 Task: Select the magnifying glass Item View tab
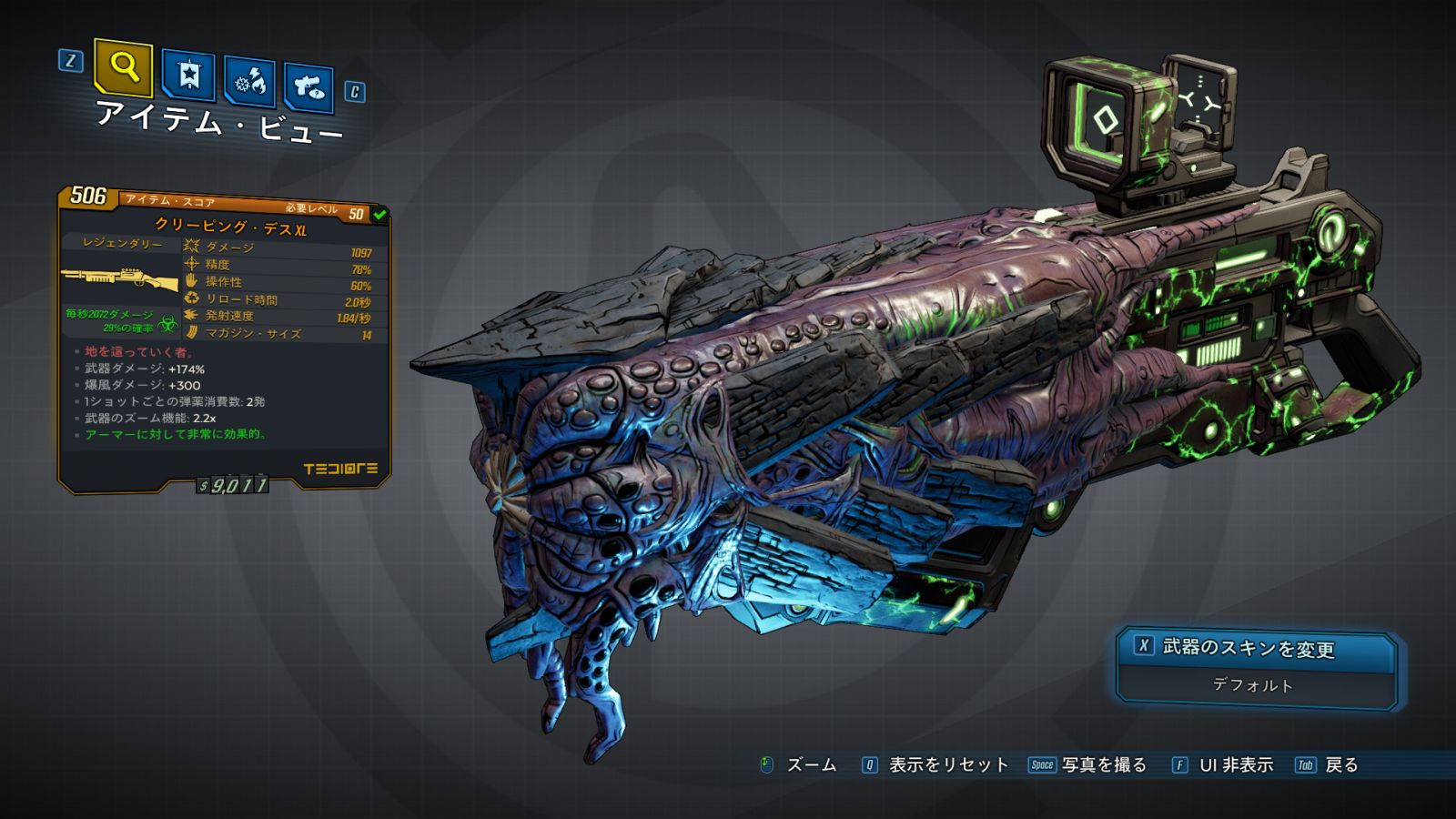coord(123,67)
